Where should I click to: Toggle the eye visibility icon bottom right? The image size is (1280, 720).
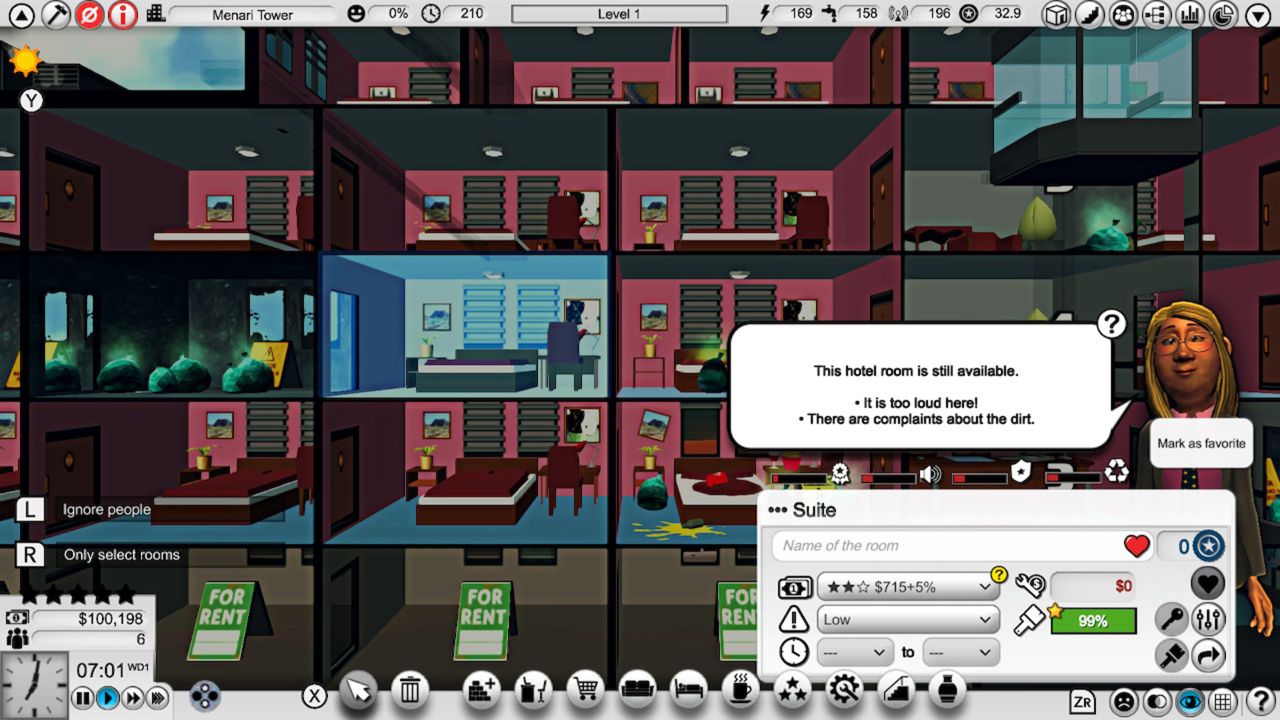[x=1191, y=703]
